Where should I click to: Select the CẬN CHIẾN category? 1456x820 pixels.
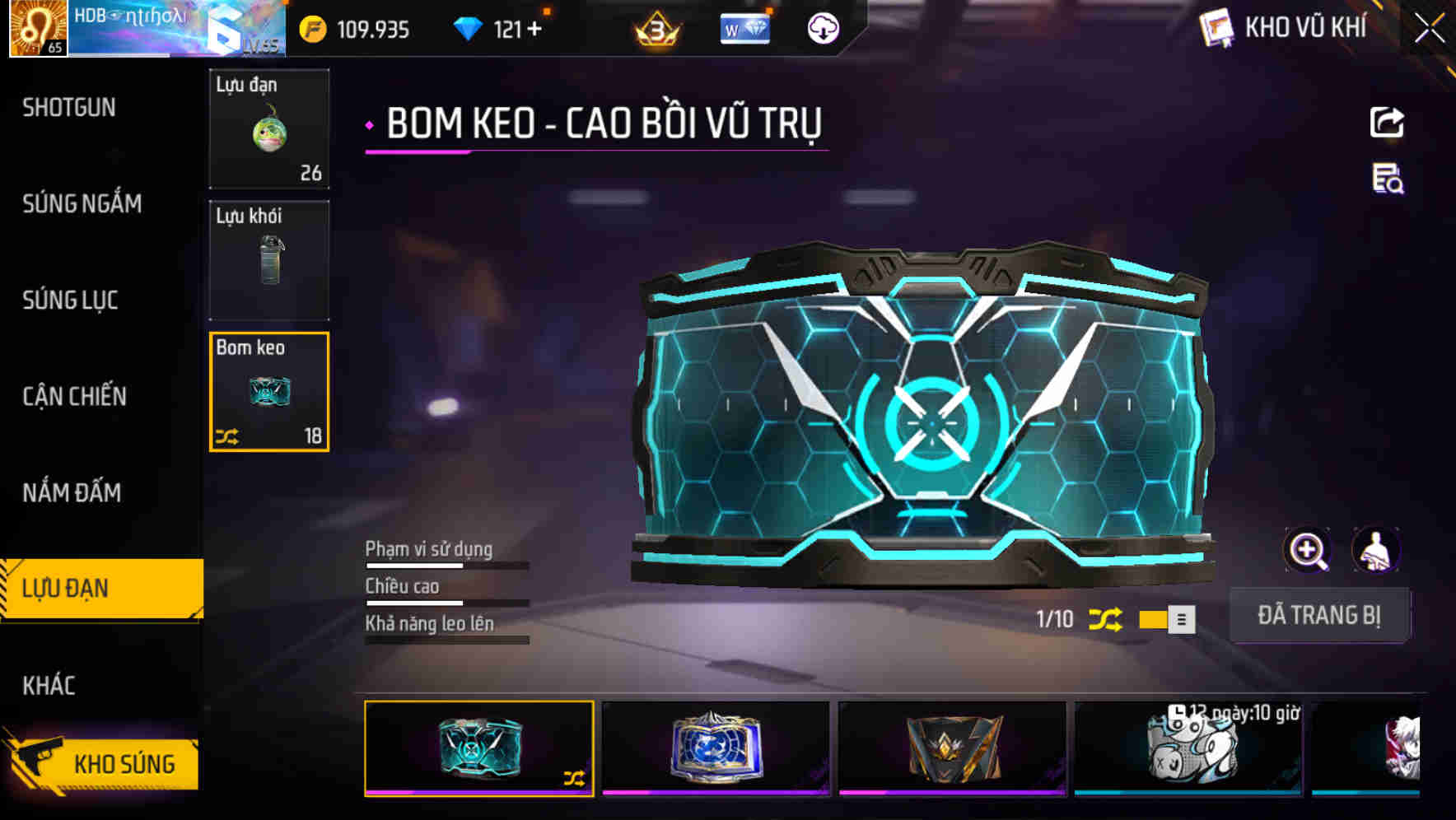click(73, 396)
